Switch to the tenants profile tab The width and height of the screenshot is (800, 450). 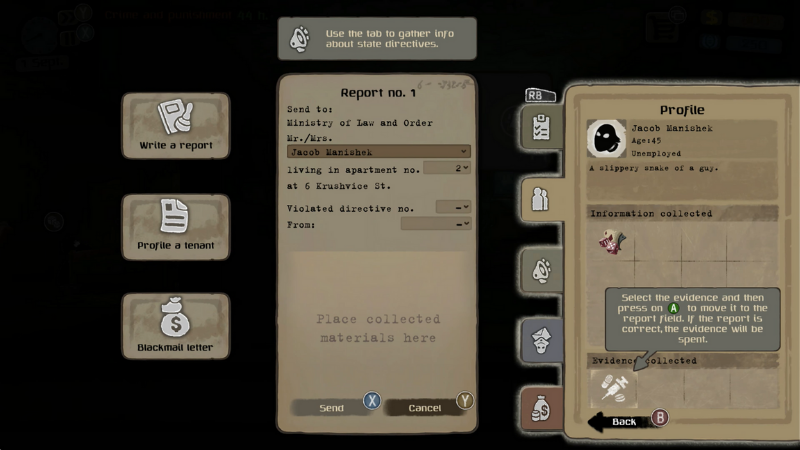pyautogui.click(x=541, y=198)
